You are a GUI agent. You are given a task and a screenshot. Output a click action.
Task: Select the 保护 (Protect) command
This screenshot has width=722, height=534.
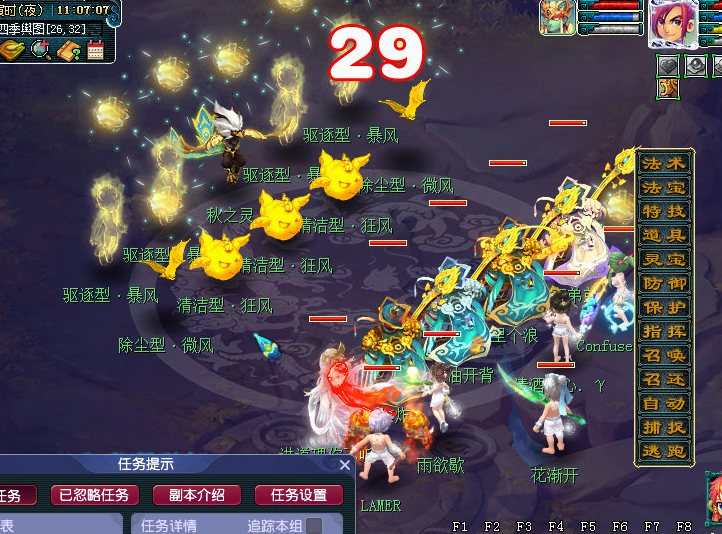pyautogui.click(x=664, y=307)
